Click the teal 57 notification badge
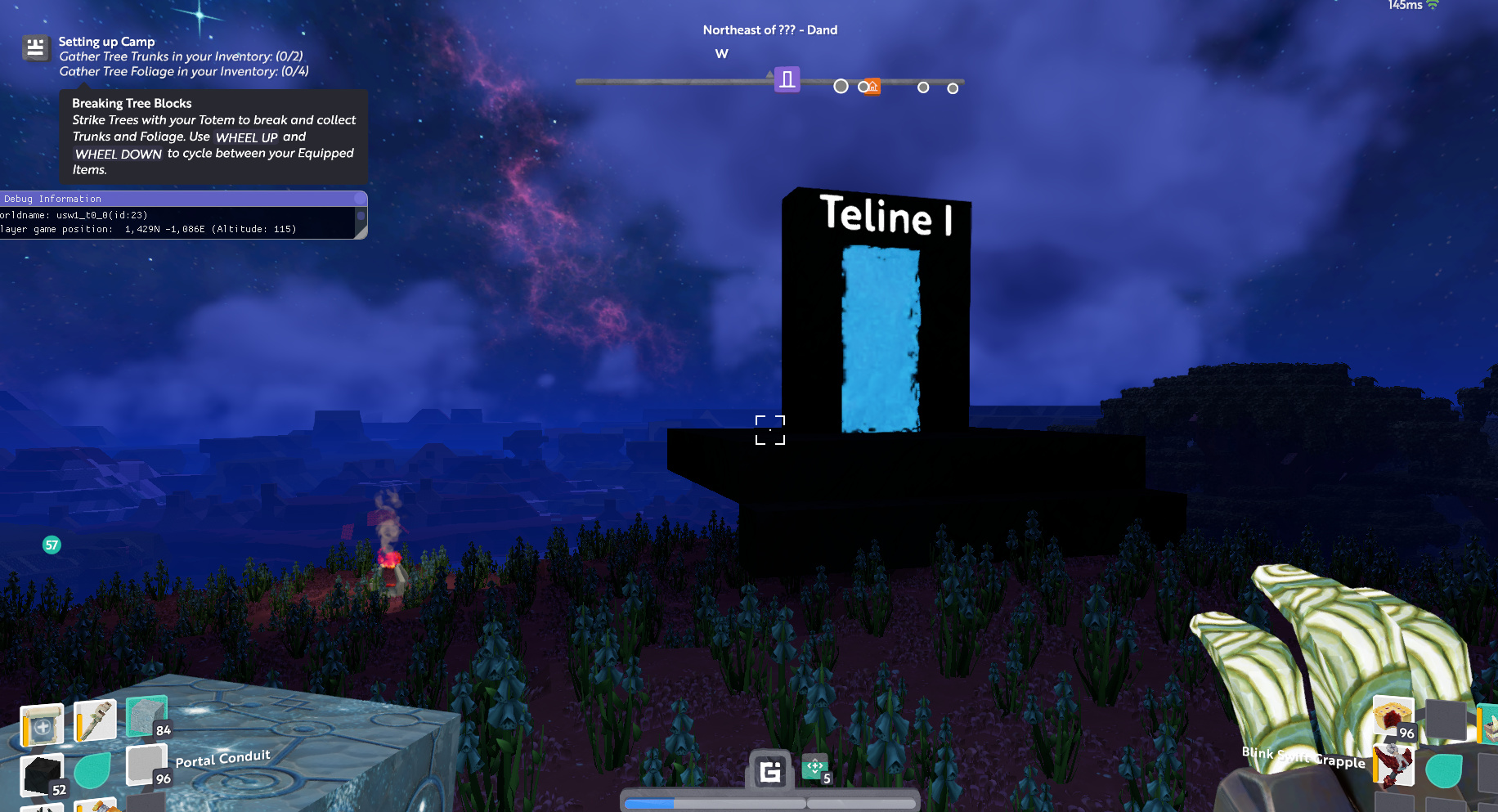This screenshot has height=812, width=1498. click(52, 545)
